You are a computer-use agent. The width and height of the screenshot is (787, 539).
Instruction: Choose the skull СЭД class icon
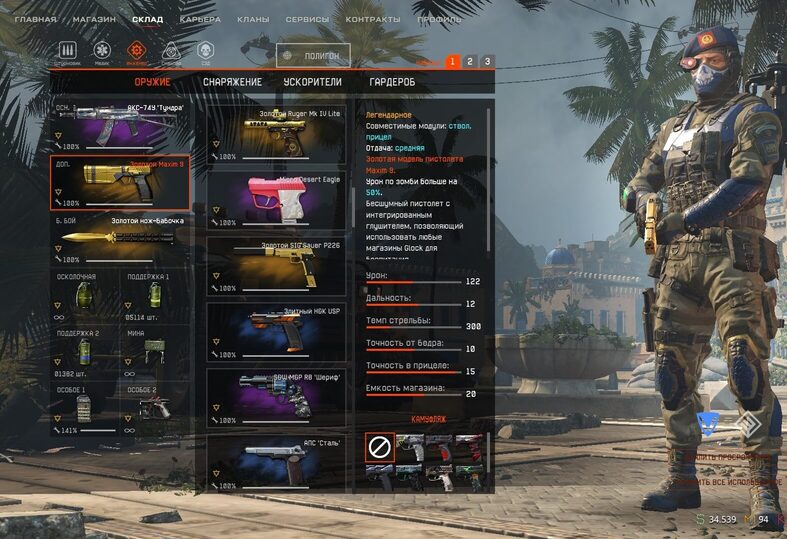click(x=205, y=51)
